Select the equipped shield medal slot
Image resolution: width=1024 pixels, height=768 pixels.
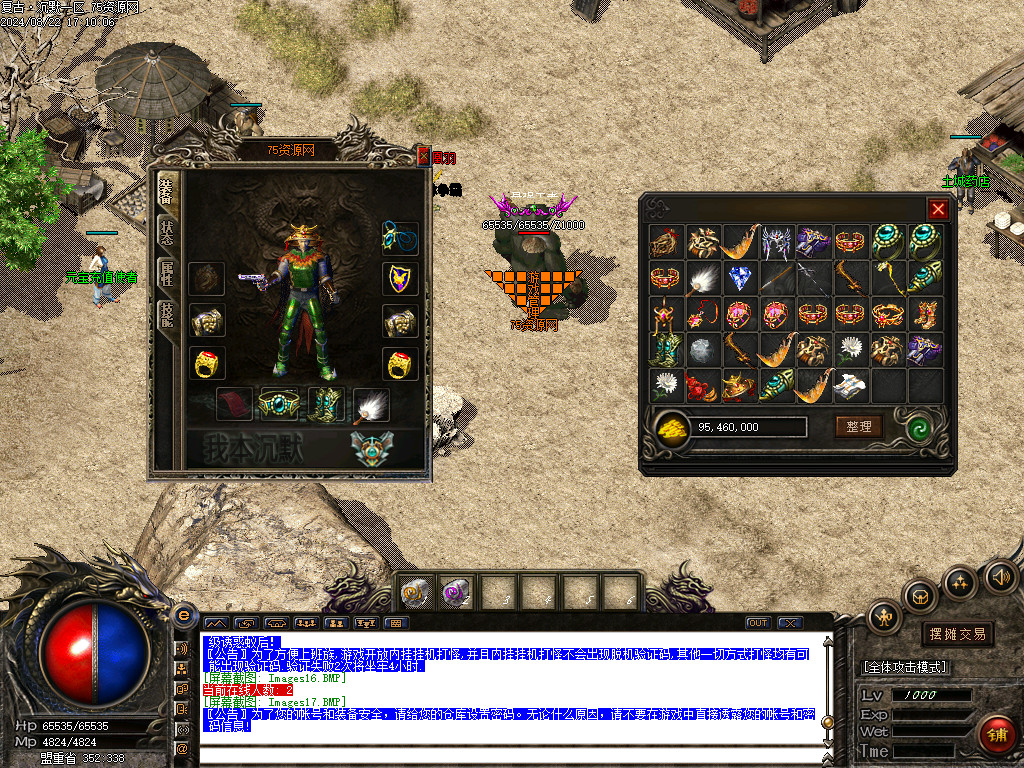click(x=400, y=279)
